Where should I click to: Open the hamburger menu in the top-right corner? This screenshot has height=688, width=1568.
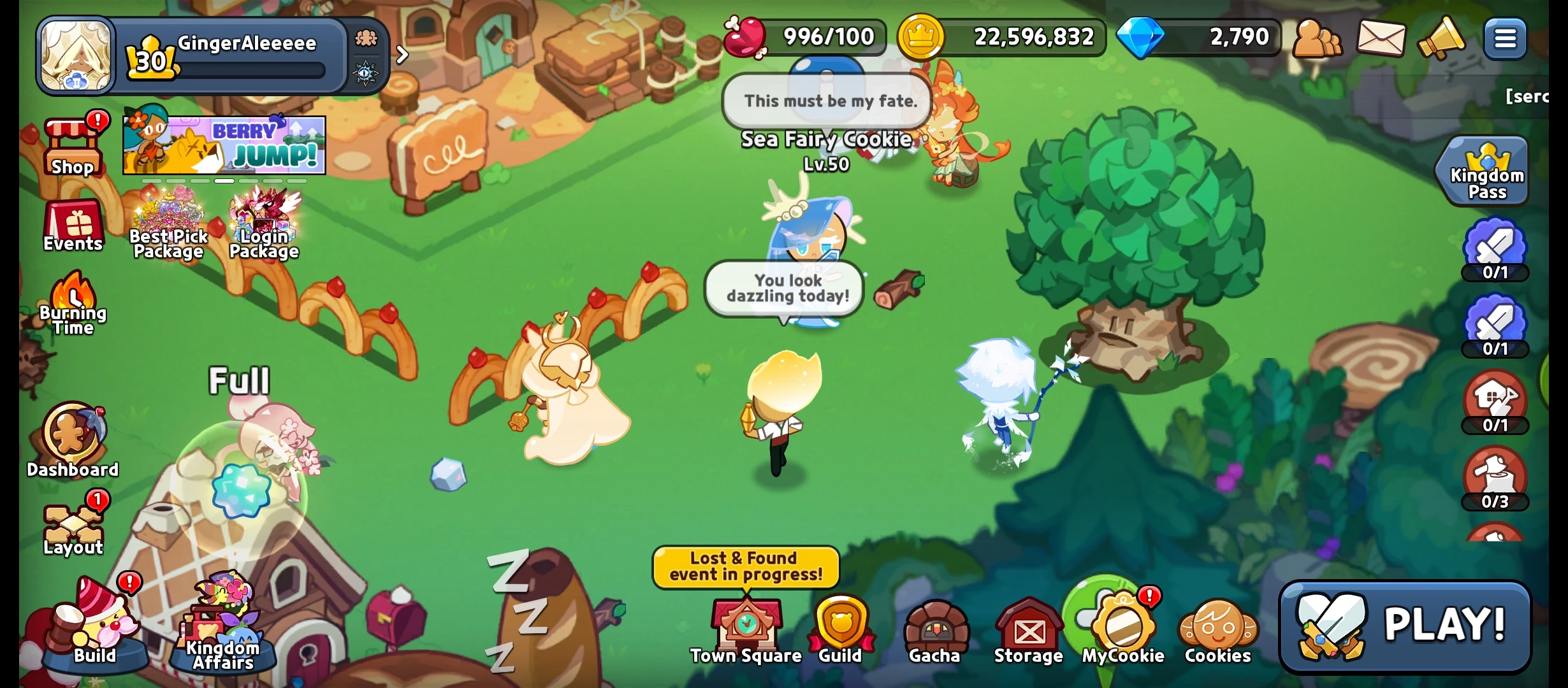1506,39
